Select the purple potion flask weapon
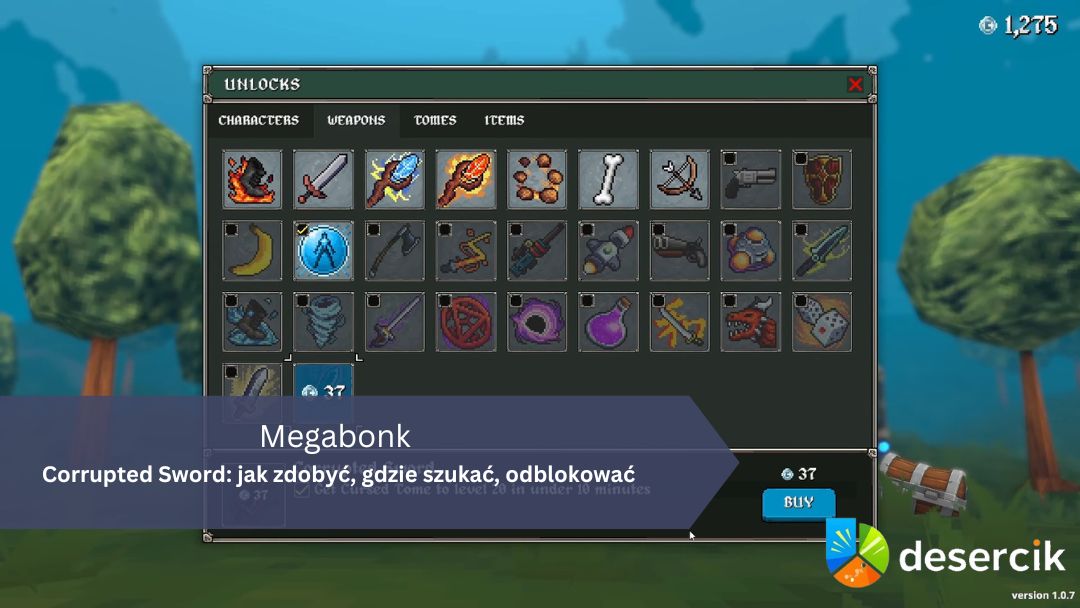1080x608 pixels. coord(608,321)
